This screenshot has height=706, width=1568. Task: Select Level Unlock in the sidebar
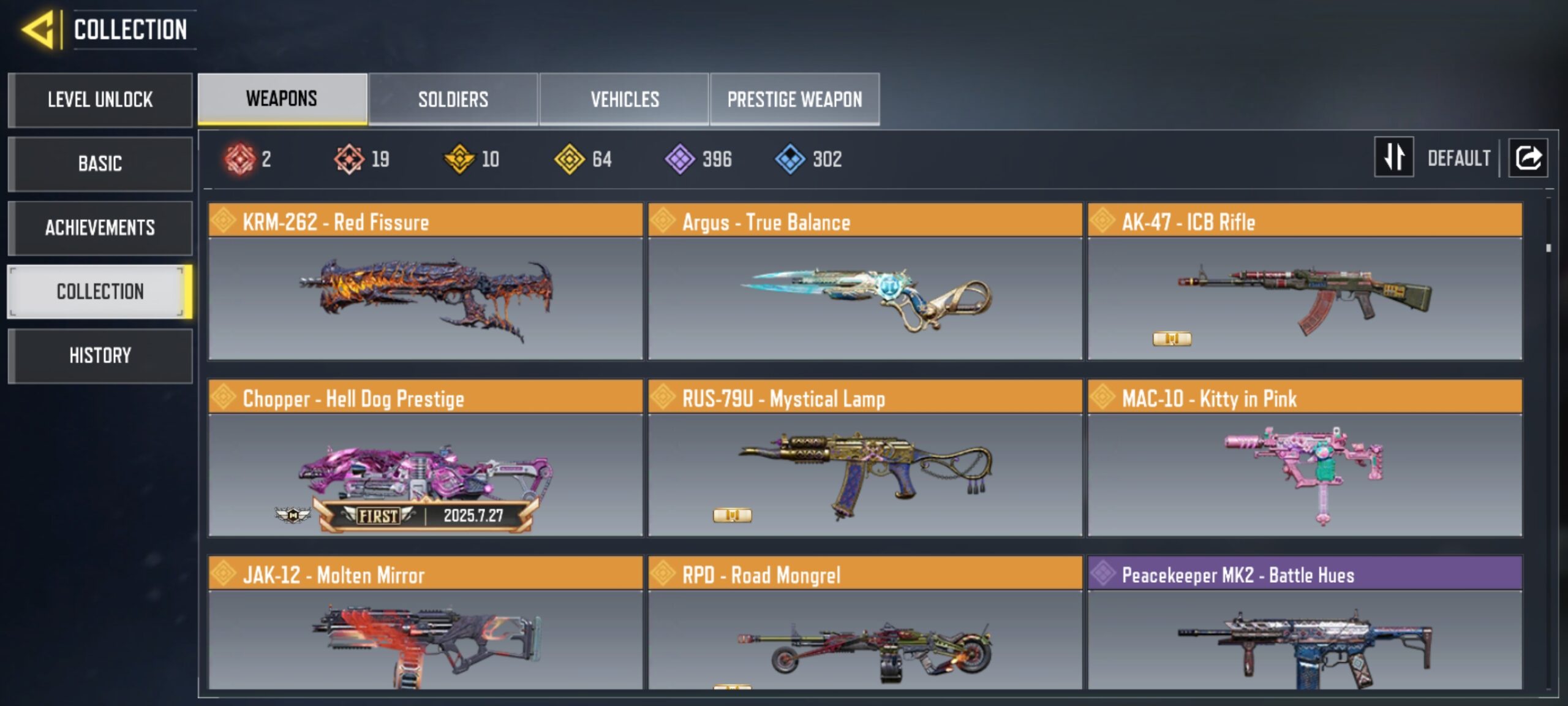(x=100, y=100)
